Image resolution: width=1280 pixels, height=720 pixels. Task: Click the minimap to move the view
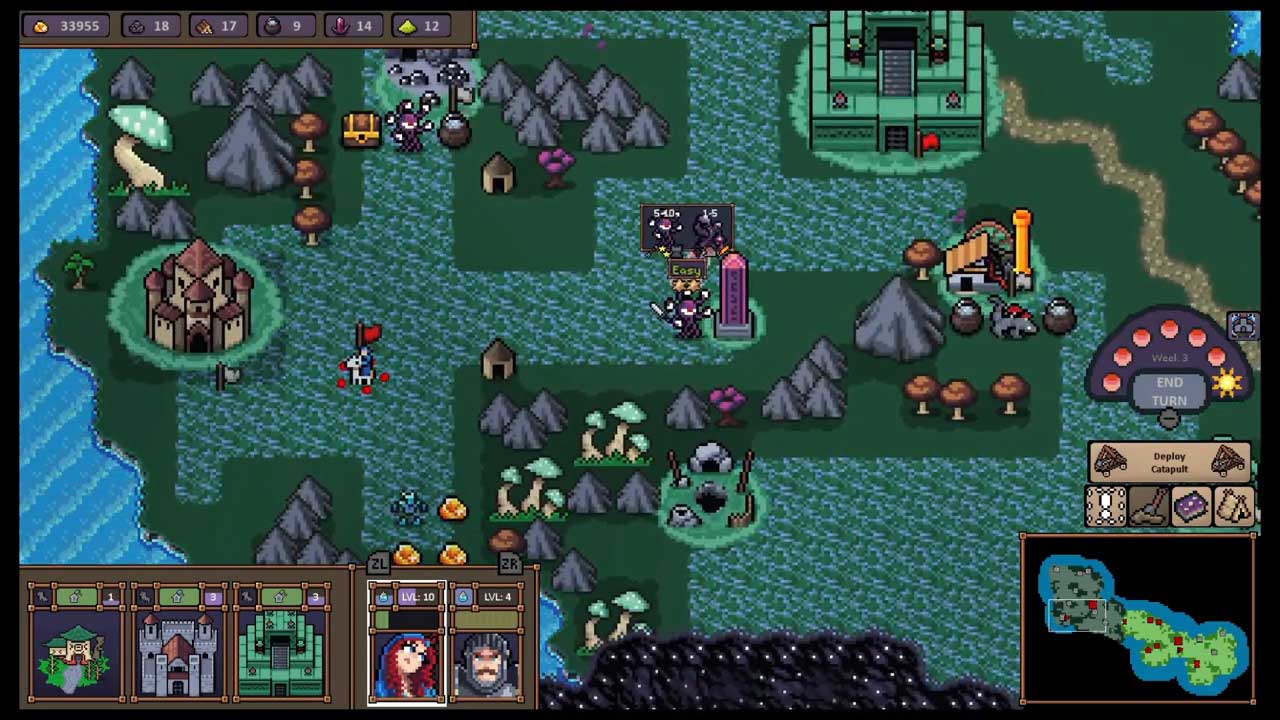[1138, 620]
